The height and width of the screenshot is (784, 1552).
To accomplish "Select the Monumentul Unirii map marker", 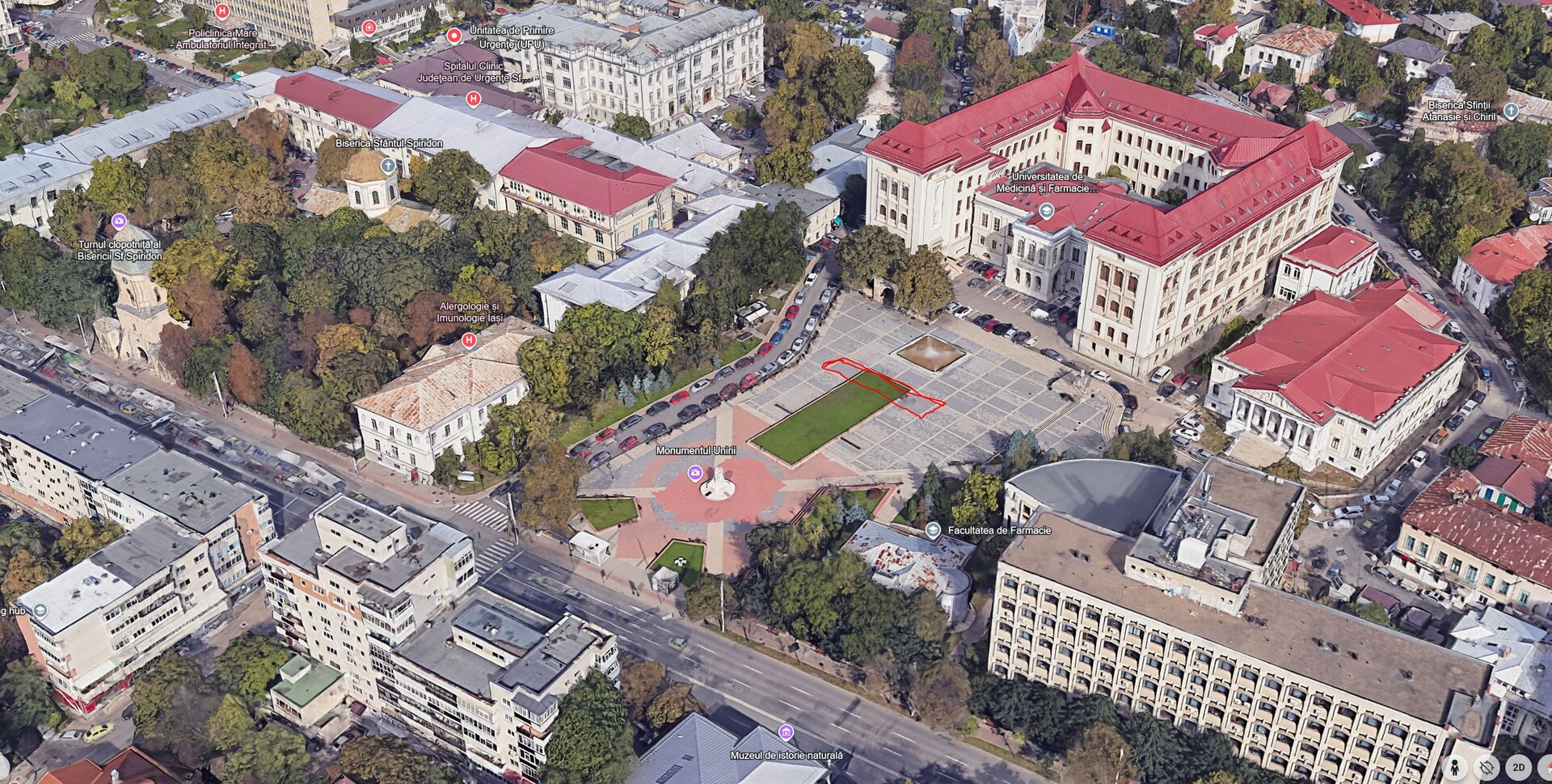I will tap(694, 473).
